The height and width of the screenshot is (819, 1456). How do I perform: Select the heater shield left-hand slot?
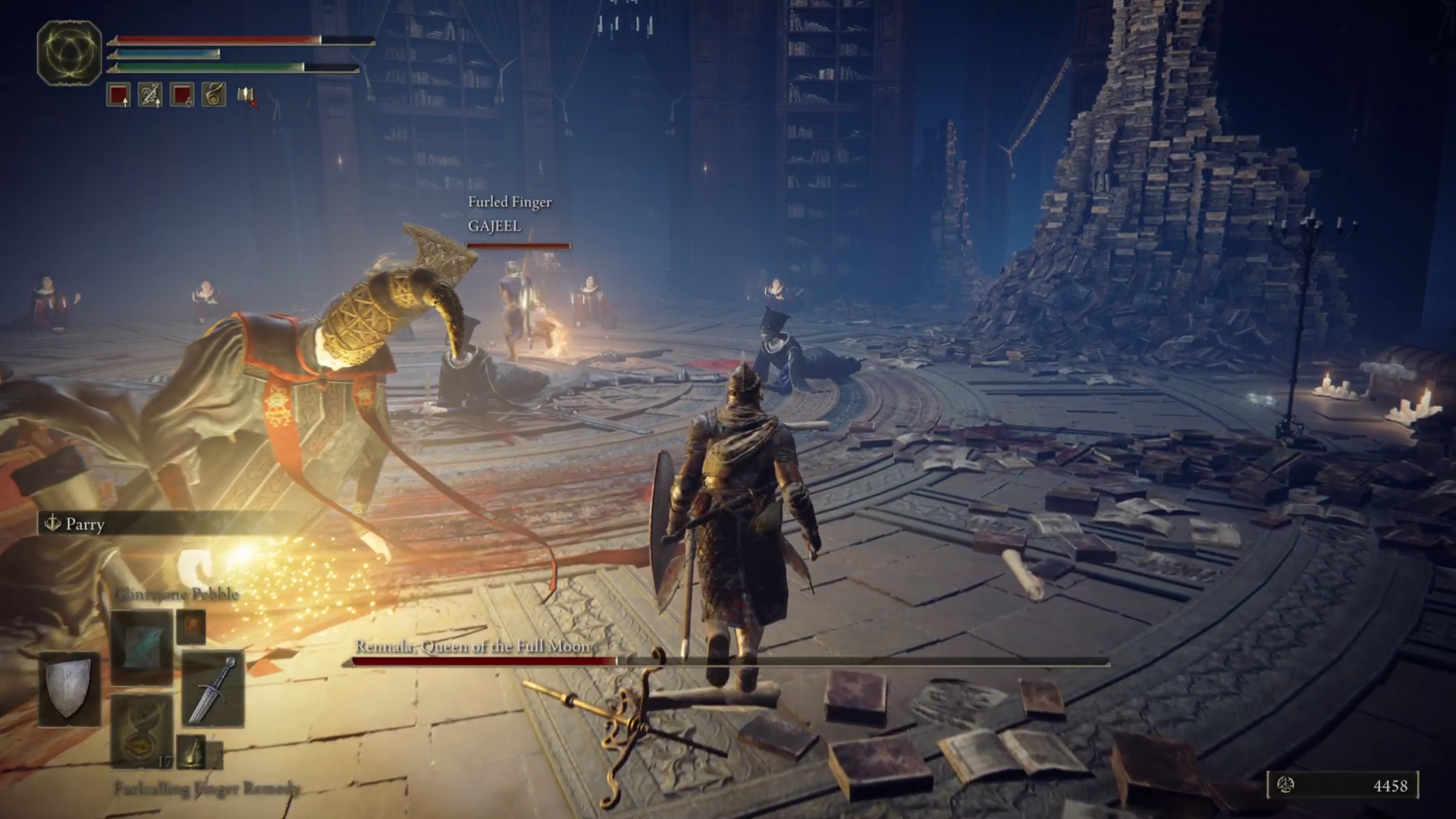click(x=70, y=687)
